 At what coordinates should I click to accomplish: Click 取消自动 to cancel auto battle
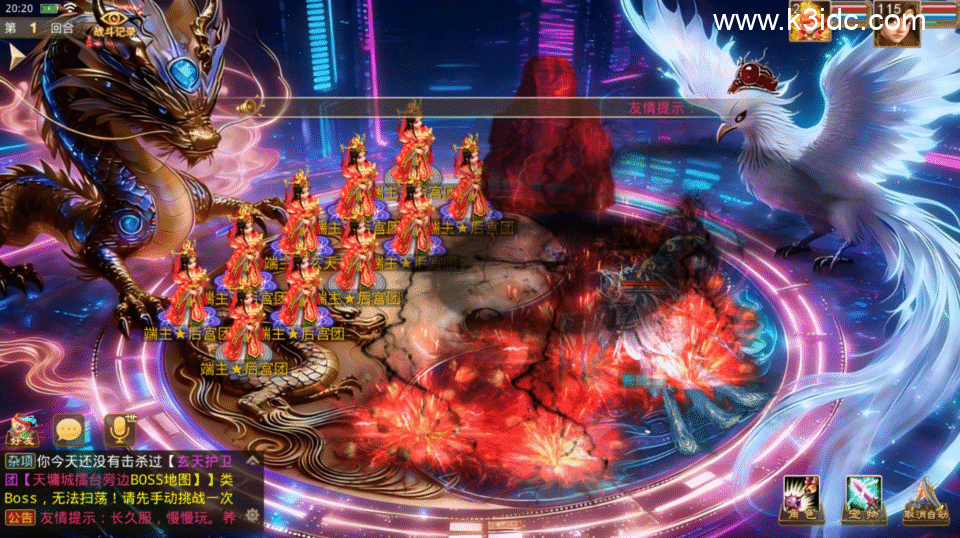(925, 501)
